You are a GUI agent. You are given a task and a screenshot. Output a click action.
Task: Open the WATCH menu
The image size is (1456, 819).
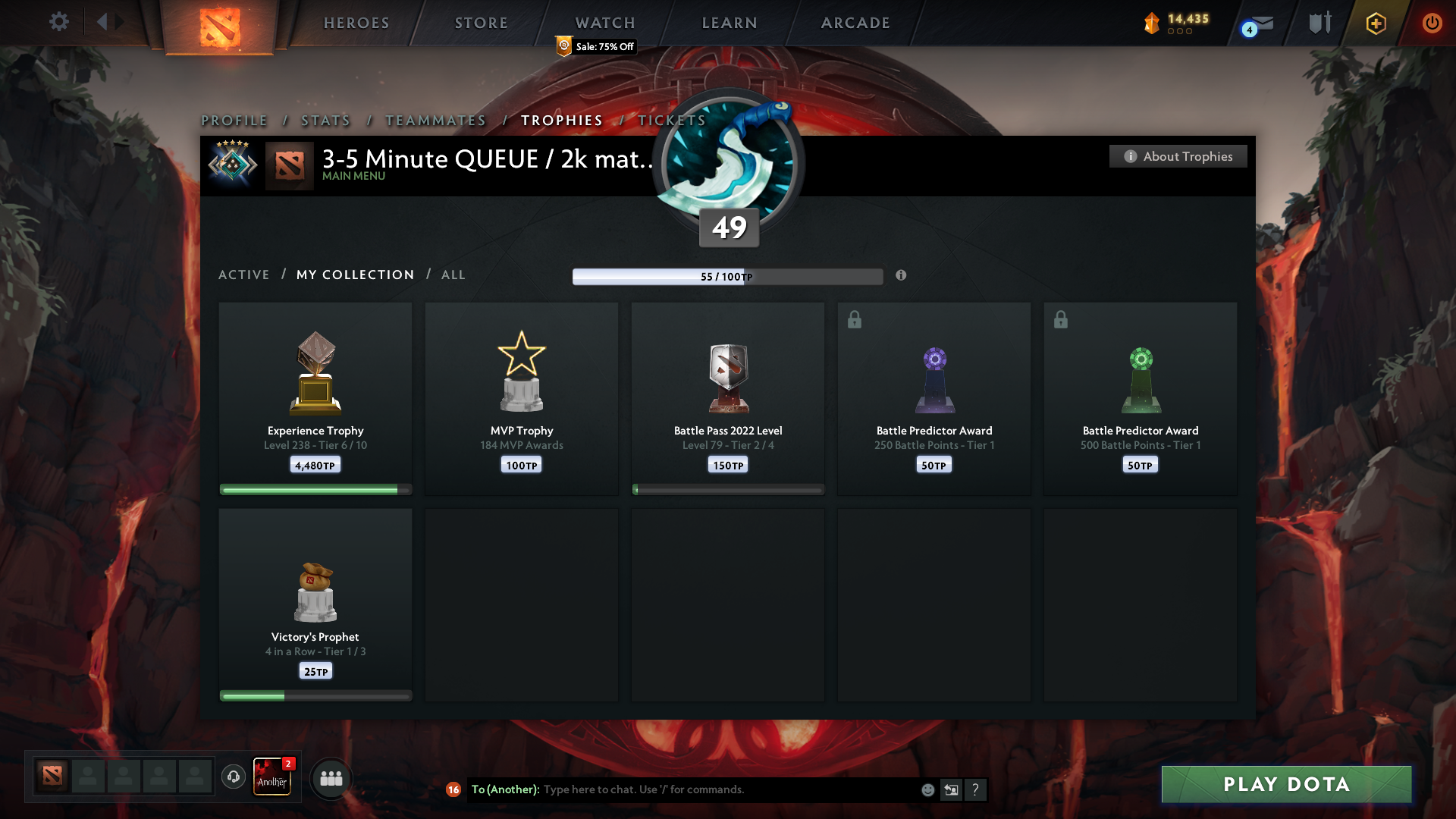click(x=604, y=23)
